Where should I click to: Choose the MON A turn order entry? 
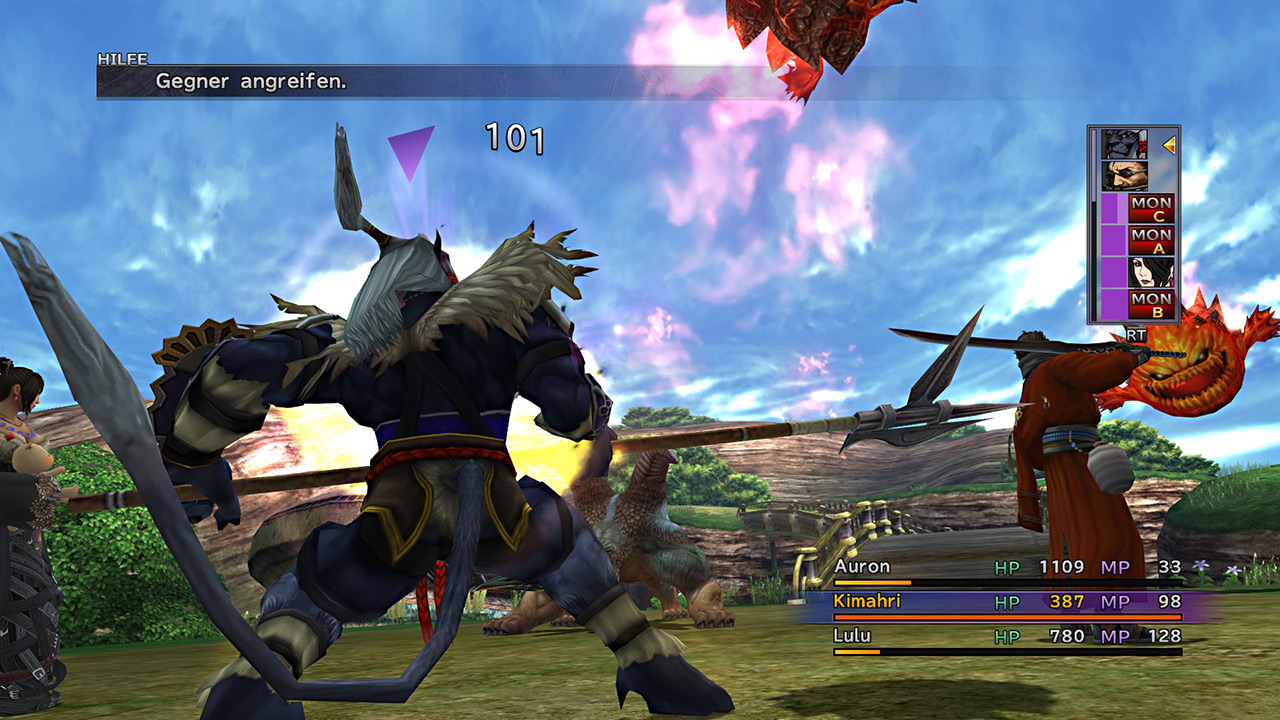point(1150,241)
